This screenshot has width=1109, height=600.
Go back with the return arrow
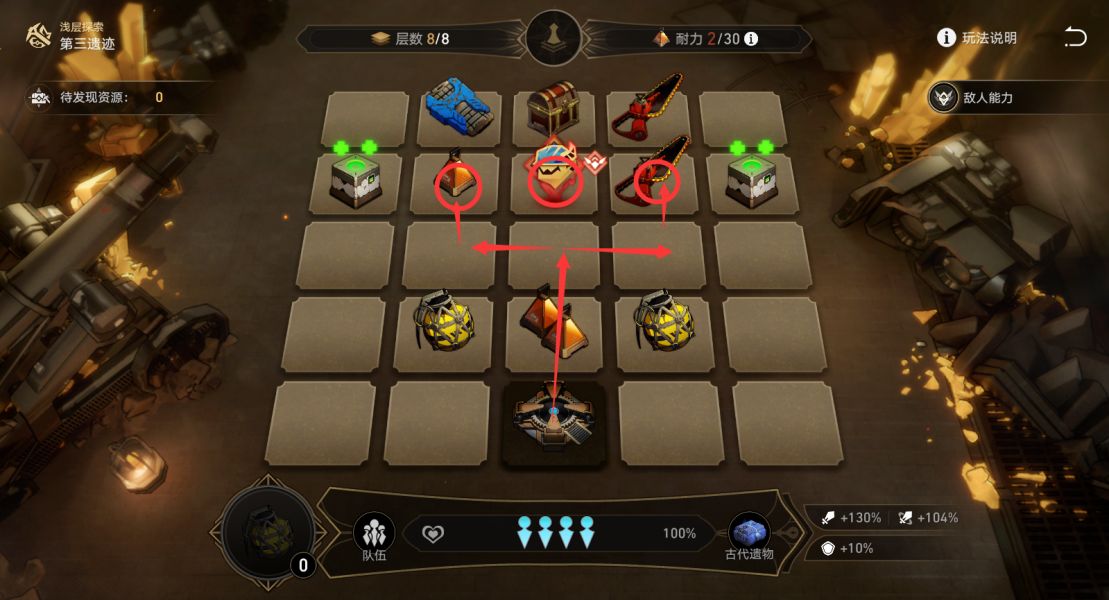pos(1075,38)
